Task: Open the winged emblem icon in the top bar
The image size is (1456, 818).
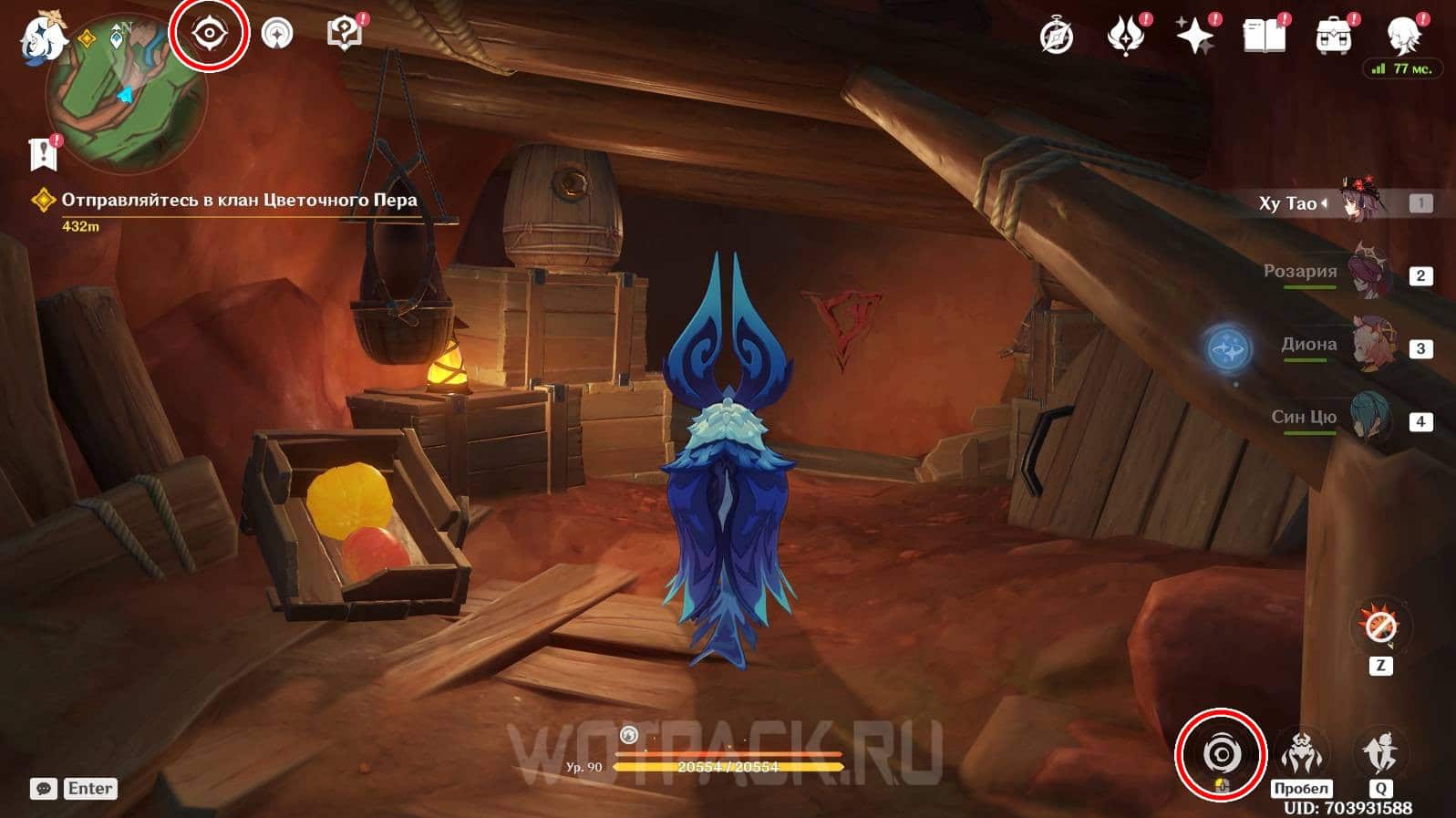Action: pos(1125,36)
